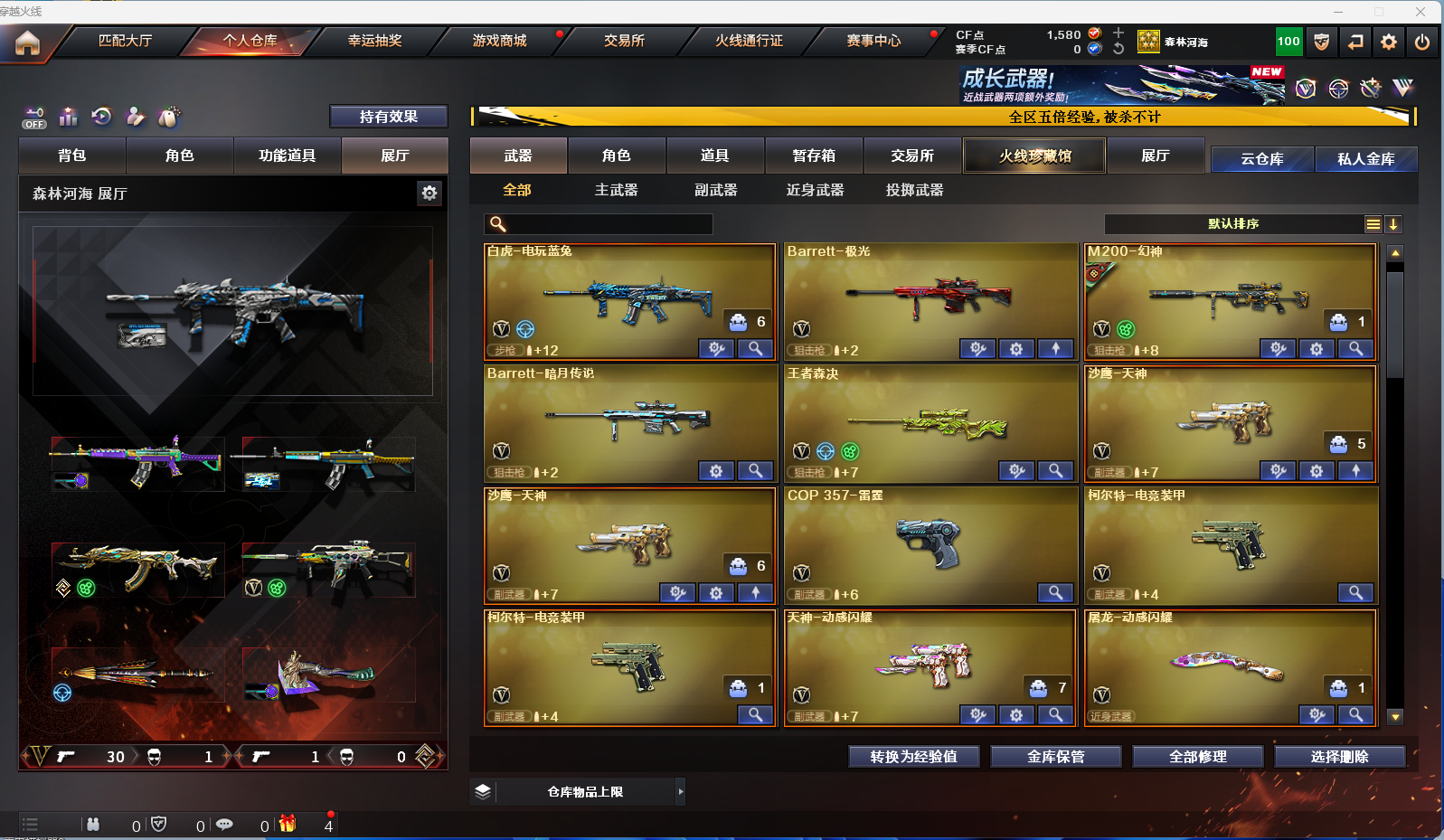Open showroom settings gear icon
The image size is (1444, 840).
coord(429,193)
